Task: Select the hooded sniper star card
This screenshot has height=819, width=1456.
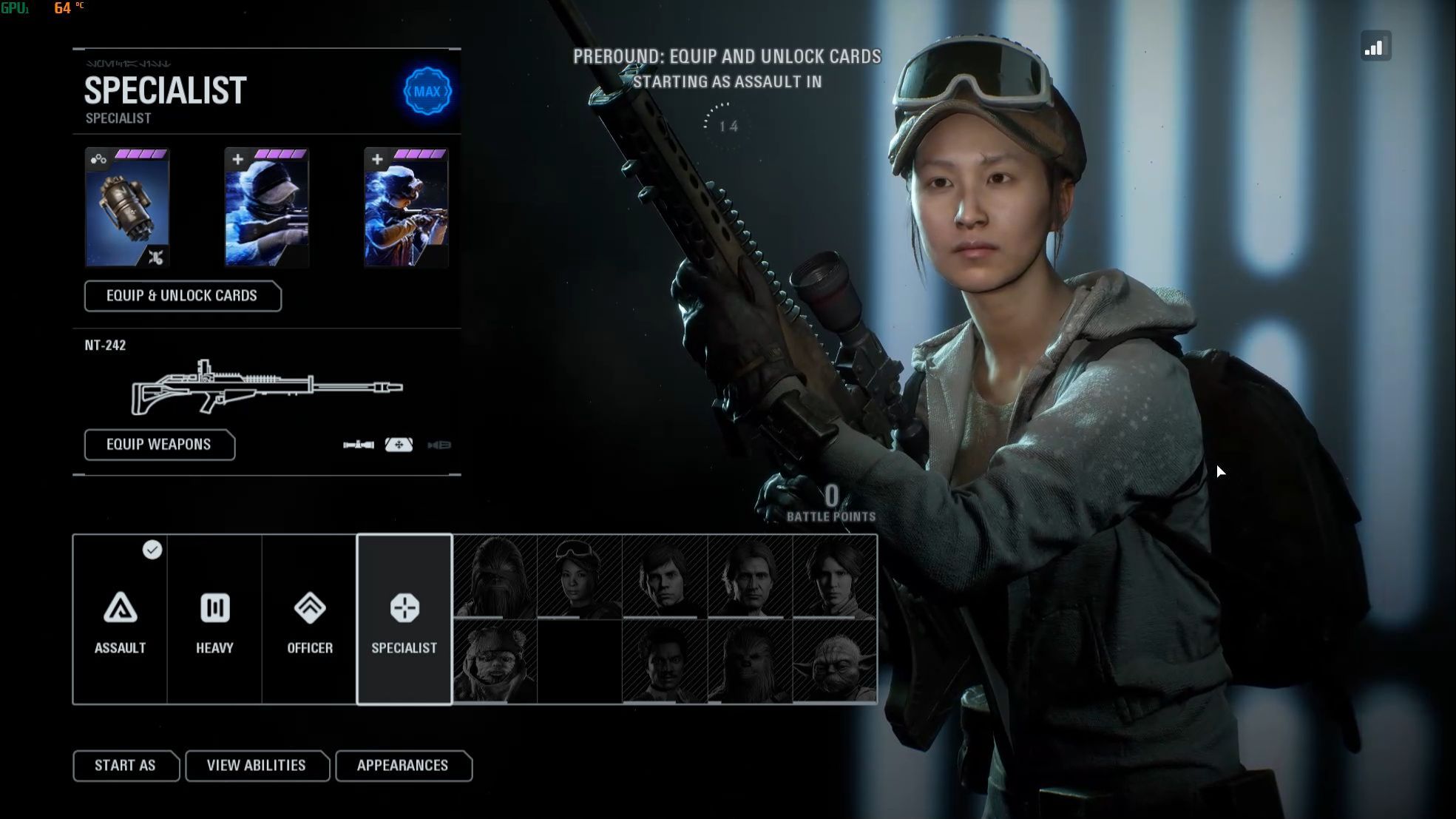Action: coord(266,208)
